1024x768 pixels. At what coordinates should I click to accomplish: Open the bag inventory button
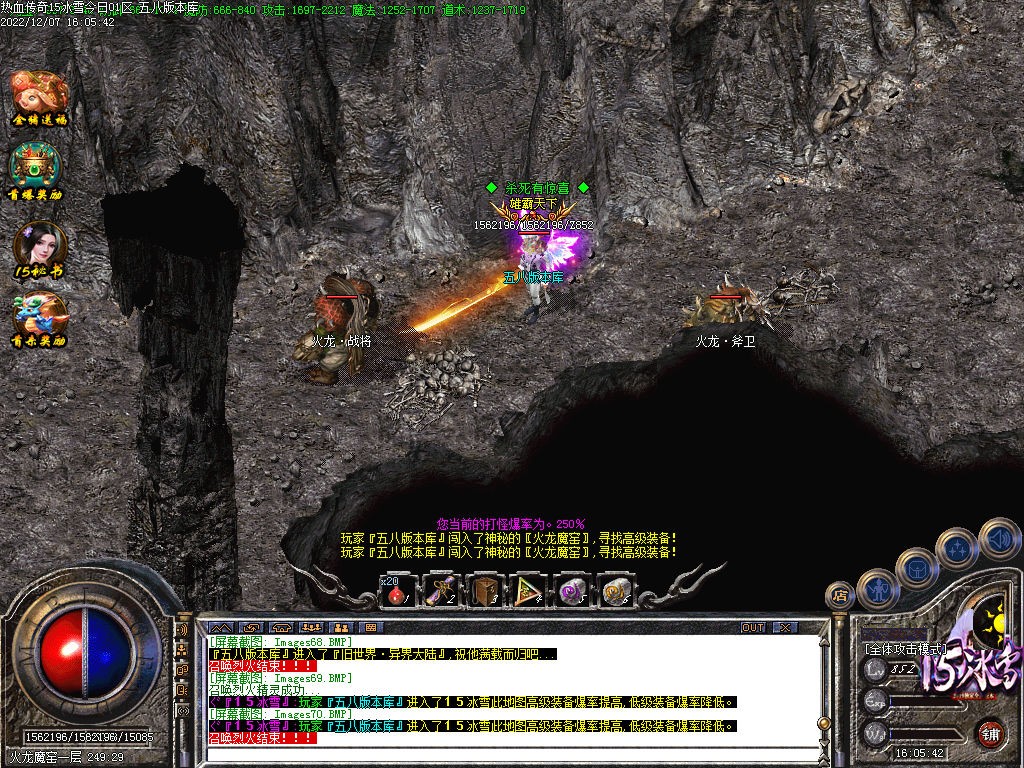[916, 568]
